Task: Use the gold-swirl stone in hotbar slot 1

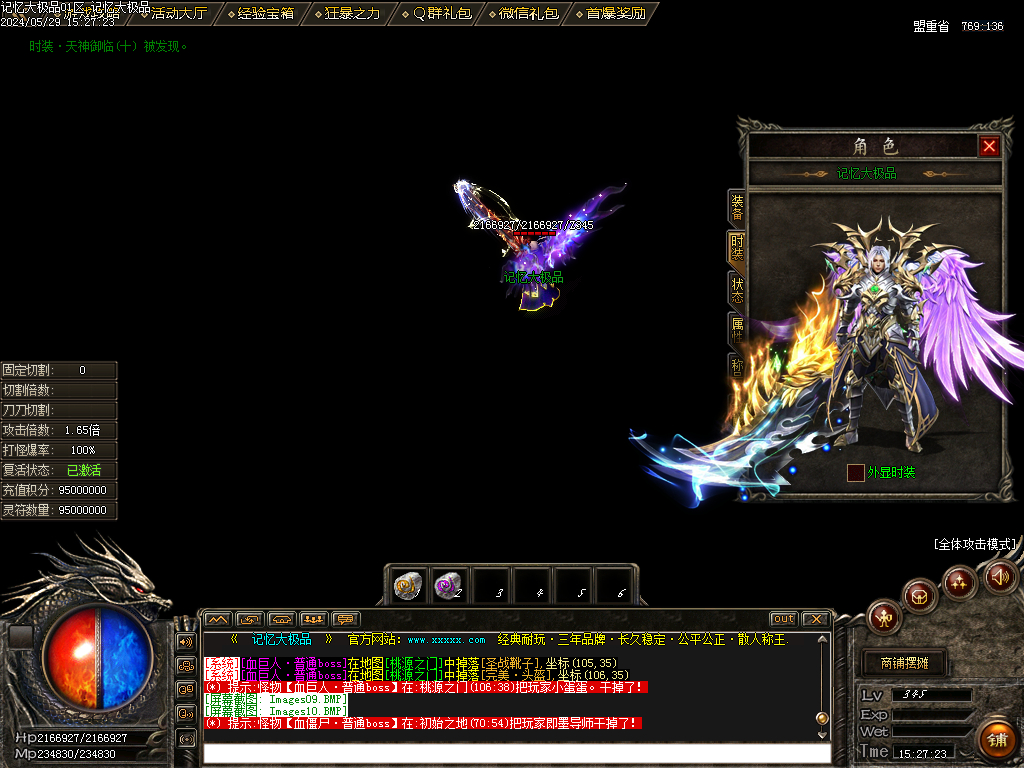Action: (407, 586)
